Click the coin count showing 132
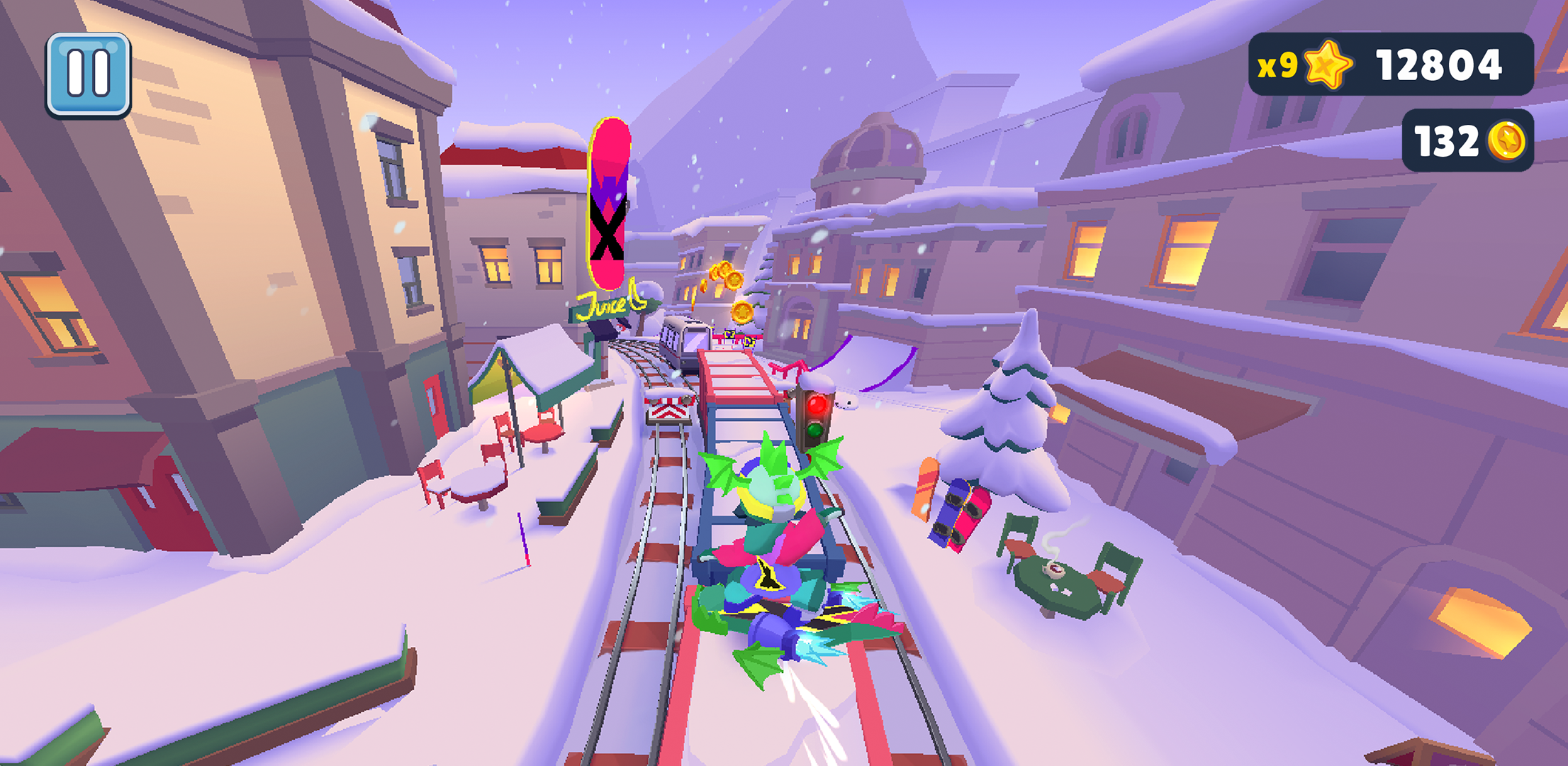1568x766 pixels. click(x=1446, y=142)
